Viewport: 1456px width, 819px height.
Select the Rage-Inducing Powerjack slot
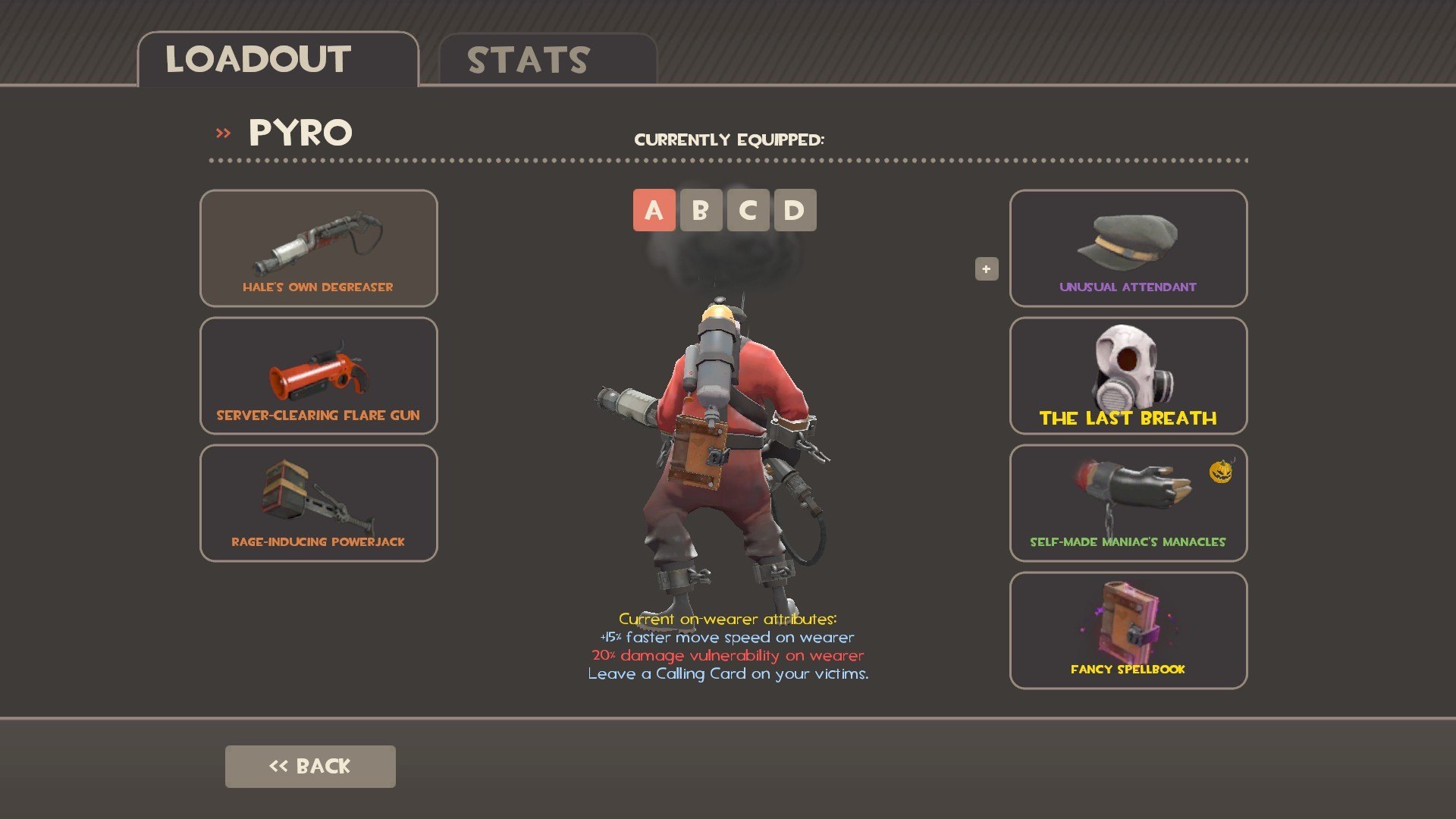(x=318, y=503)
